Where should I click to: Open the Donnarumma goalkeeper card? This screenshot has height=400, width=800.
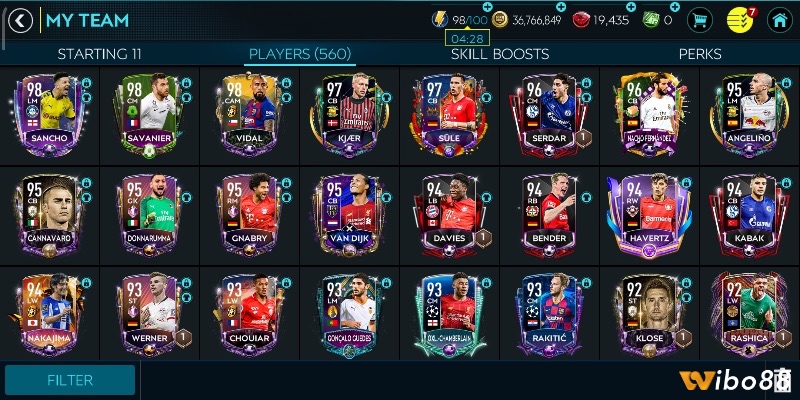147,212
